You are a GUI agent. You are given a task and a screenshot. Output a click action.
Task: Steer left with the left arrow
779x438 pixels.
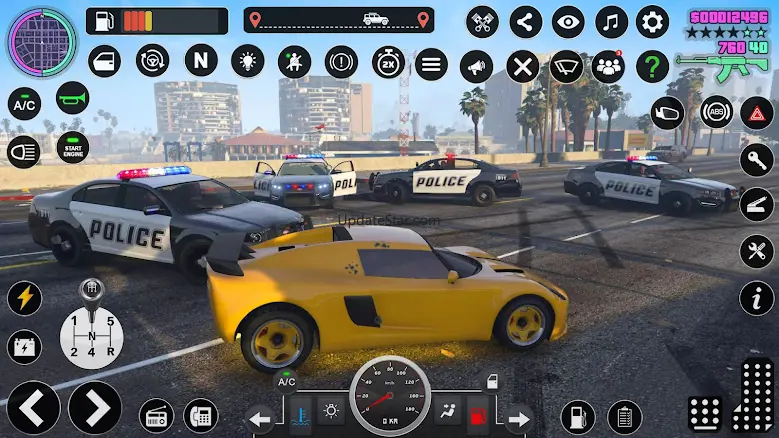[x=33, y=407]
